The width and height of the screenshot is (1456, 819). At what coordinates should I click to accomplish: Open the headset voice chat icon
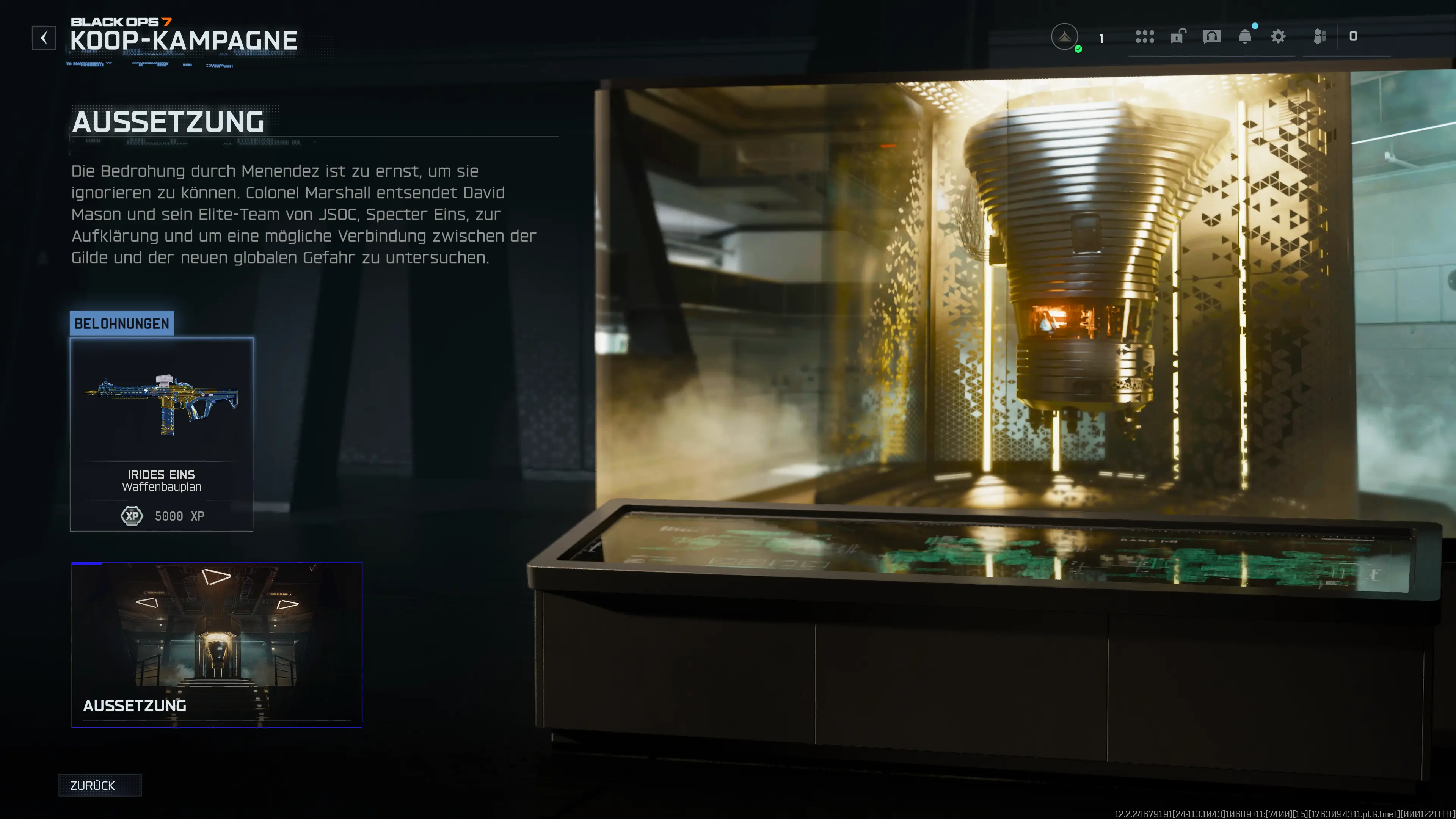(x=1211, y=37)
